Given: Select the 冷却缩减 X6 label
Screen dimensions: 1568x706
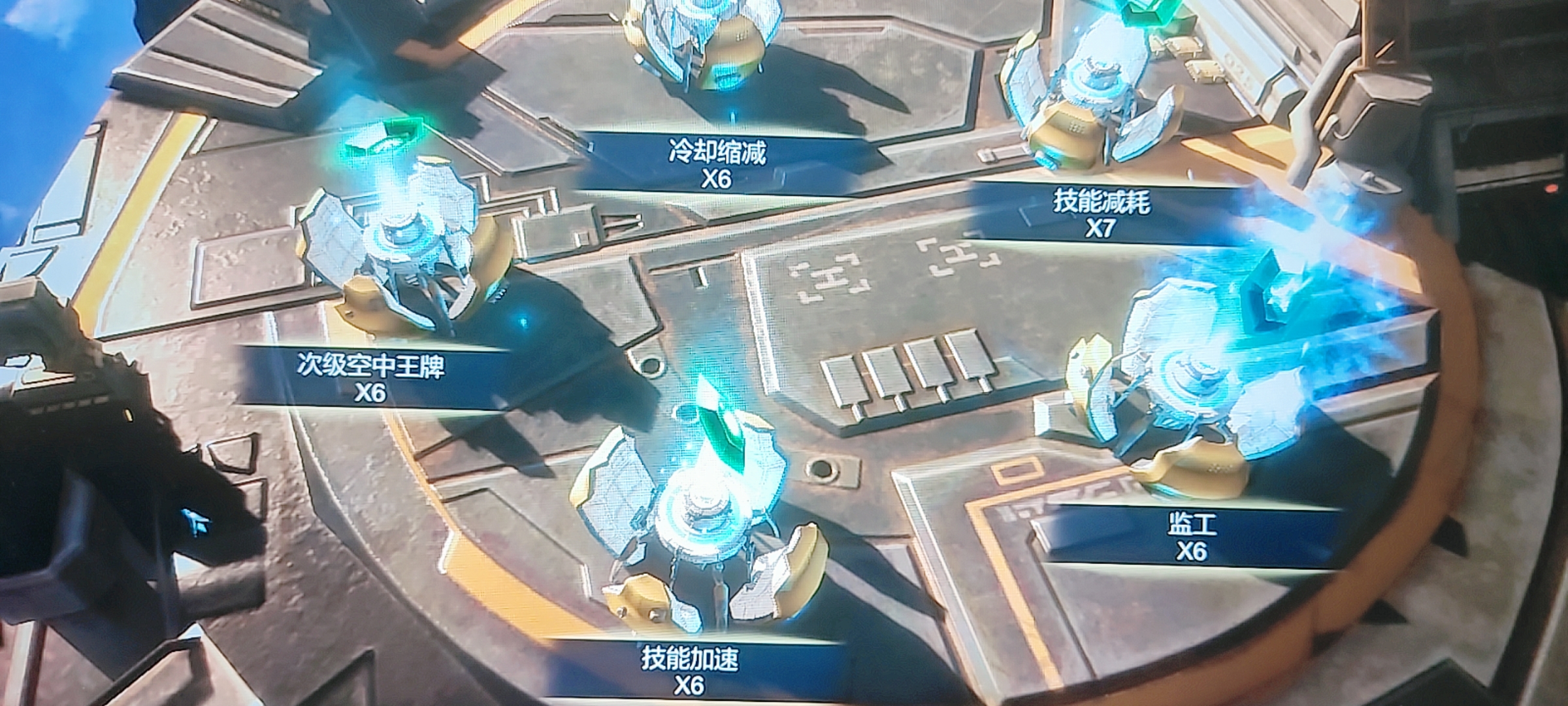Looking at the screenshot, I should coord(717,164).
